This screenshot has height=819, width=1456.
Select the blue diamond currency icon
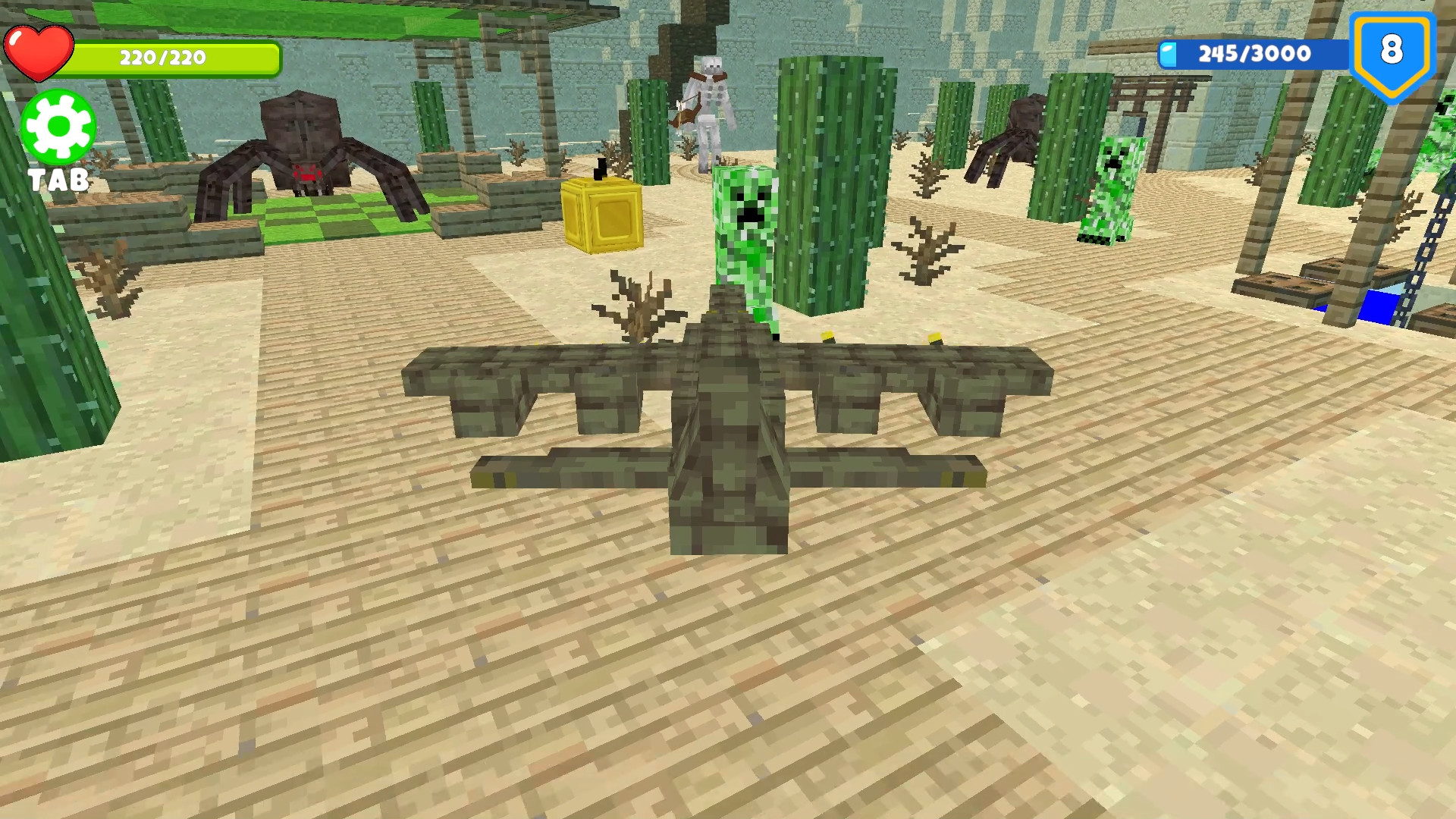(x=1168, y=53)
